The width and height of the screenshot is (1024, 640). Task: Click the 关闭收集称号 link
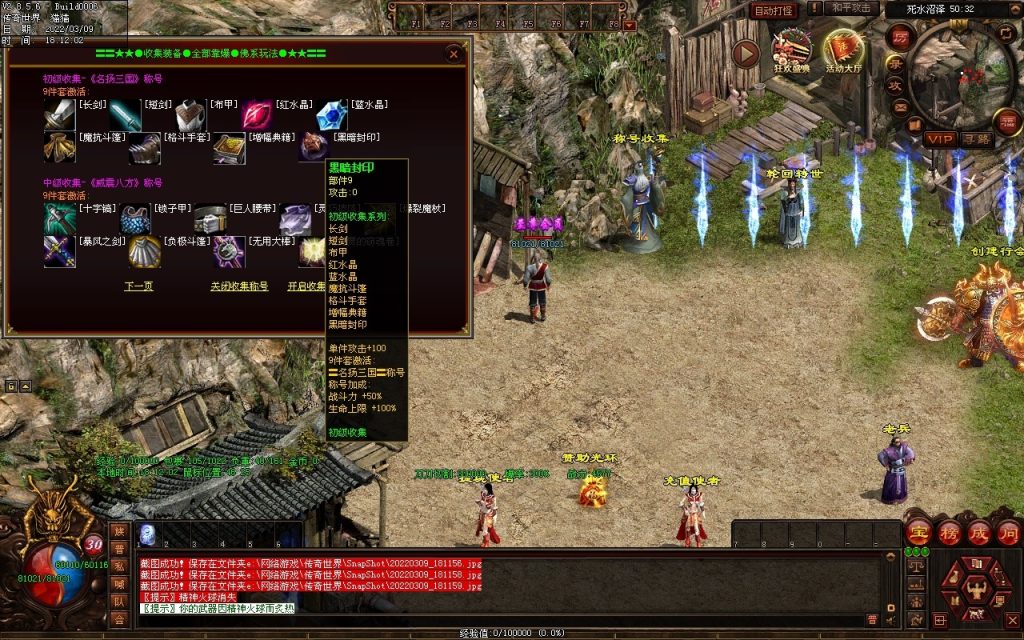coord(239,286)
